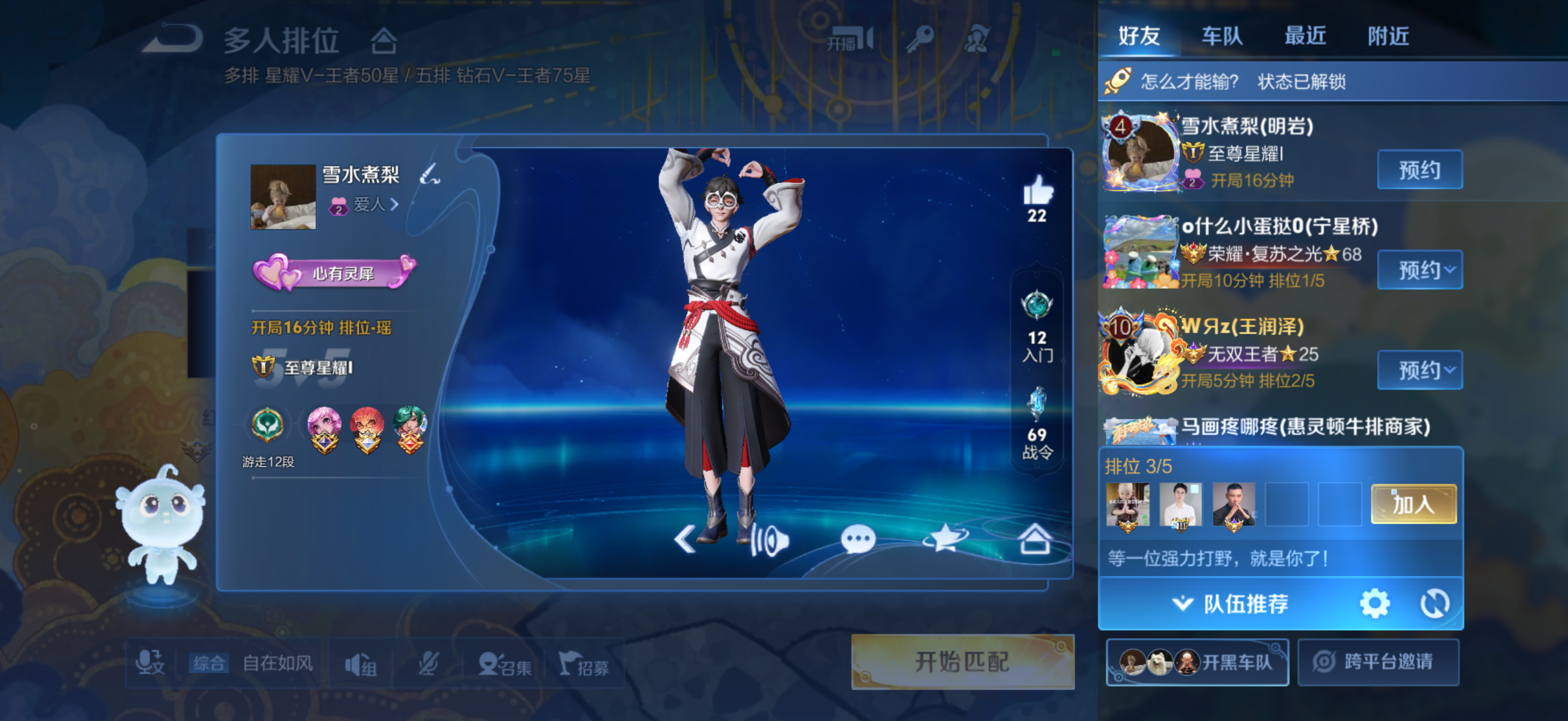1568x721 pixels.
Task: Collapse the 队伍推荐 panel
Action: (1230, 604)
